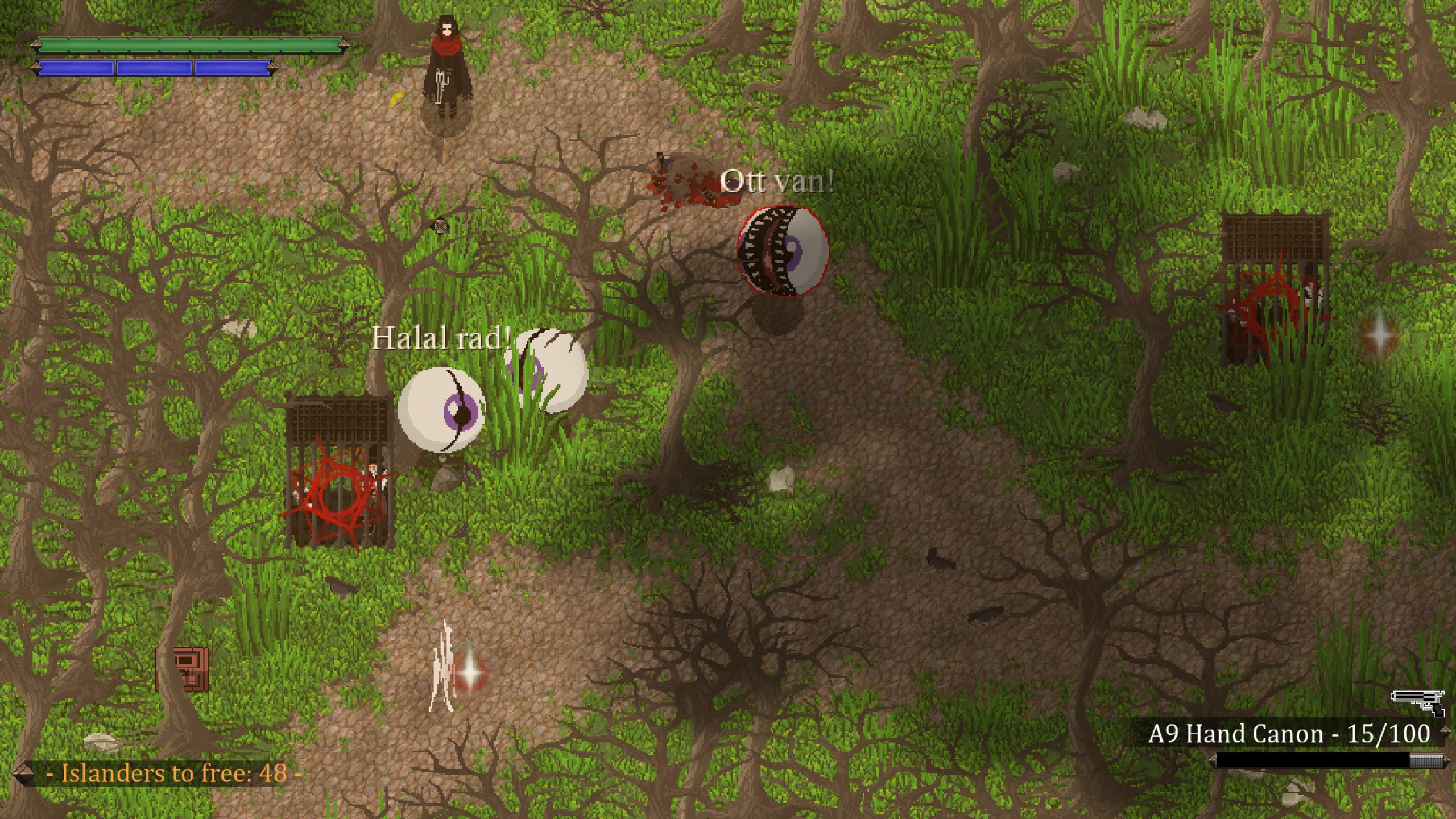Select the Islanders to free objective tracker
Viewport: 1456px width, 819px height.
pos(173,773)
